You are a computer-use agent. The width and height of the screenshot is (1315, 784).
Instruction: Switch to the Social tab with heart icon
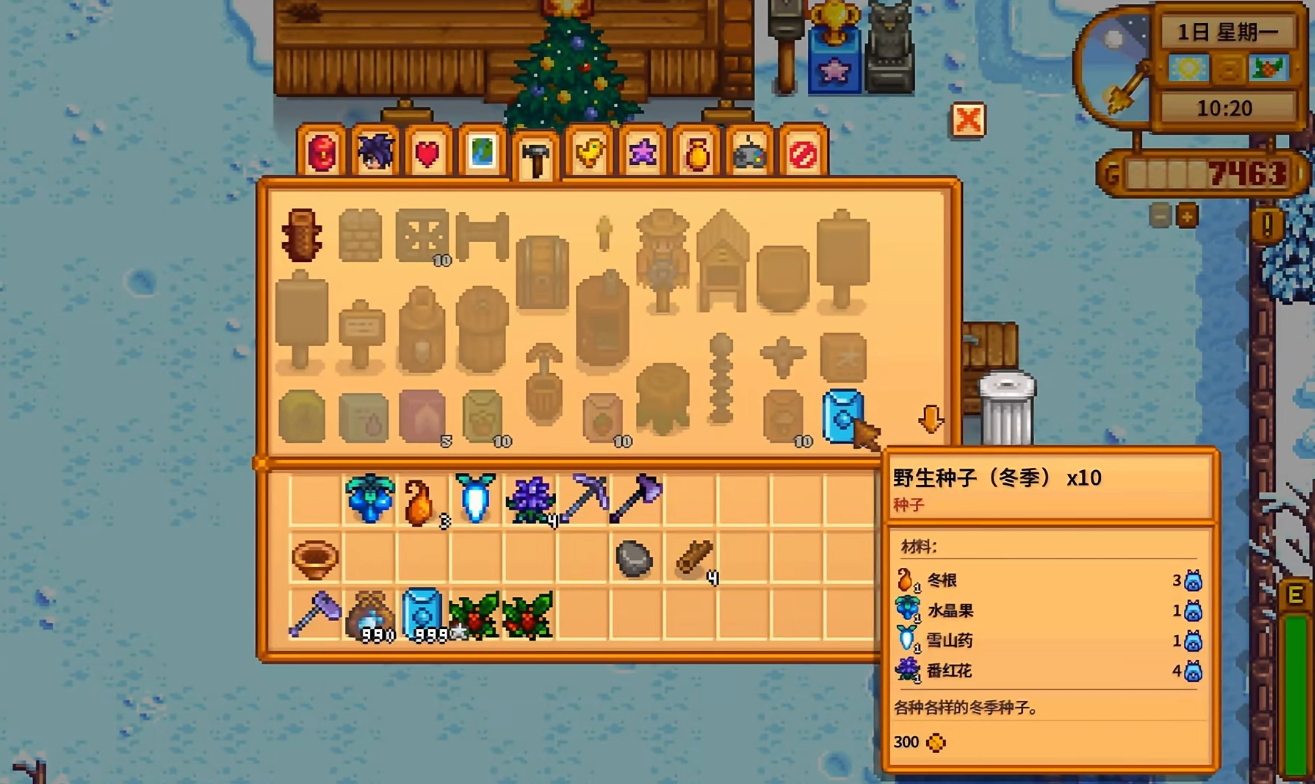[x=426, y=150]
